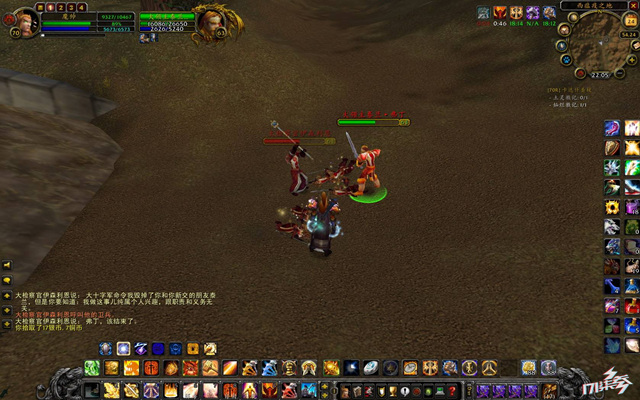Click the purple buff icon marked N/A
Viewport: 640px width, 400px height.
click(533, 13)
